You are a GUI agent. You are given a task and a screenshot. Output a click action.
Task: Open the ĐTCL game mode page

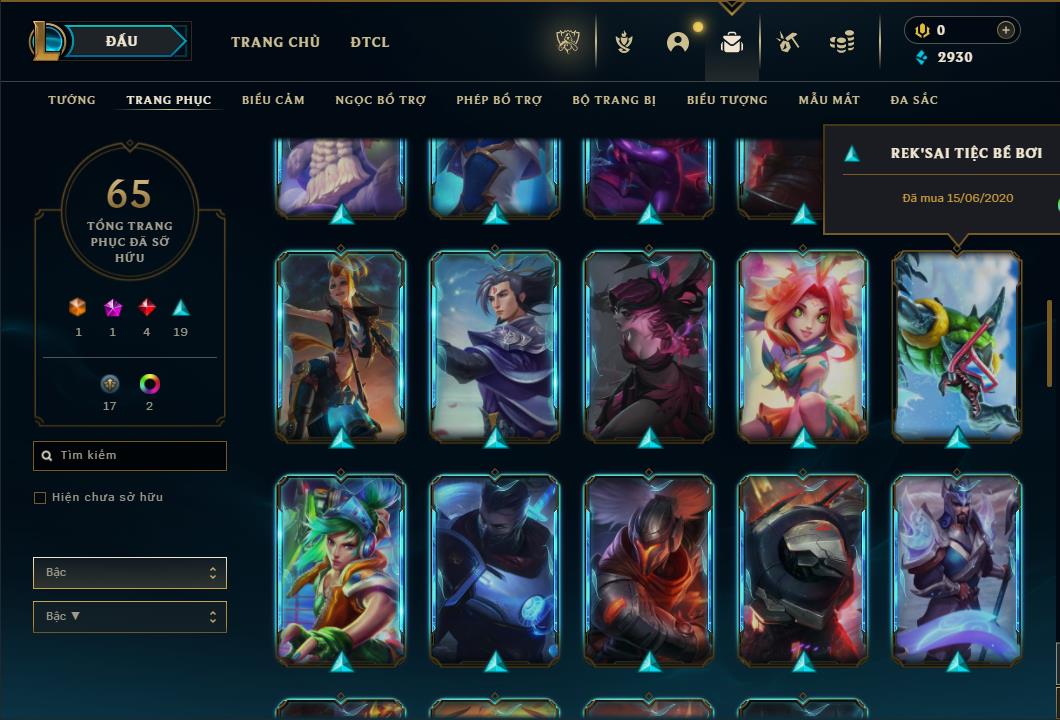point(370,42)
